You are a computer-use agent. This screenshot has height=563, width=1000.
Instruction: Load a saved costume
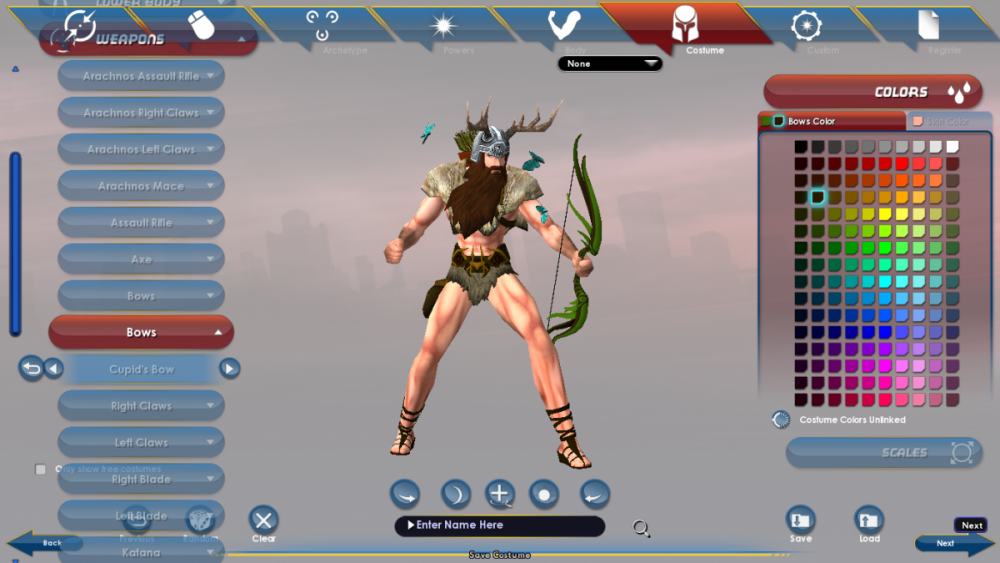pyautogui.click(x=869, y=521)
